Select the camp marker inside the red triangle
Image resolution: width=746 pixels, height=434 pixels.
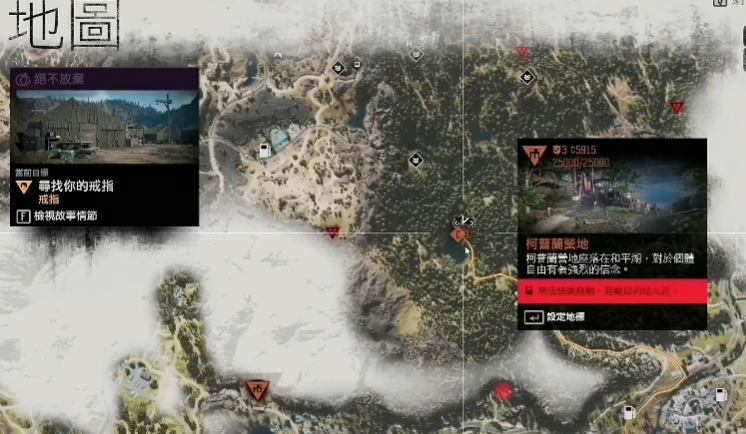tap(260, 388)
